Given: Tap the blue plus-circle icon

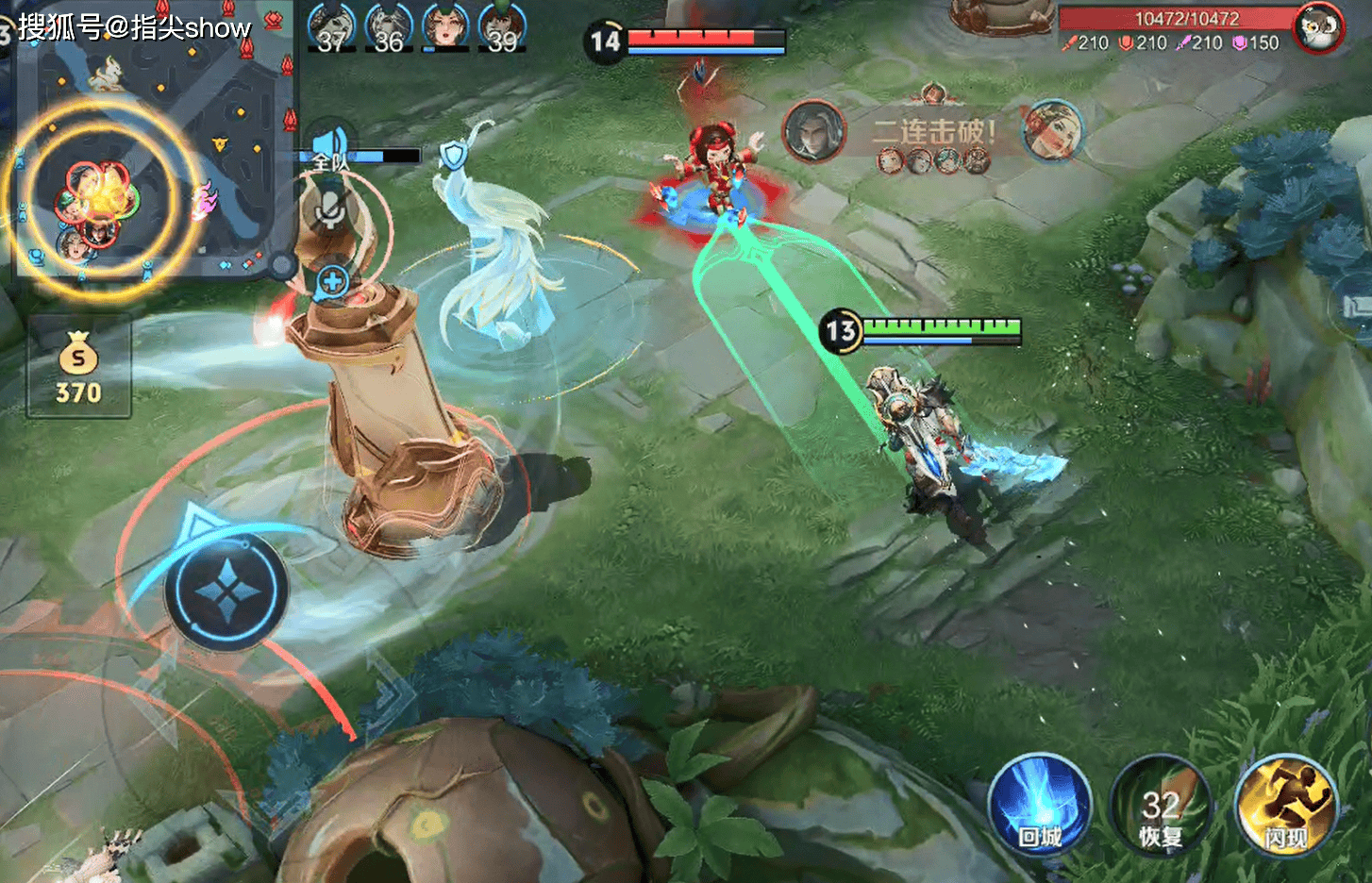Looking at the screenshot, I should coord(332,281).
